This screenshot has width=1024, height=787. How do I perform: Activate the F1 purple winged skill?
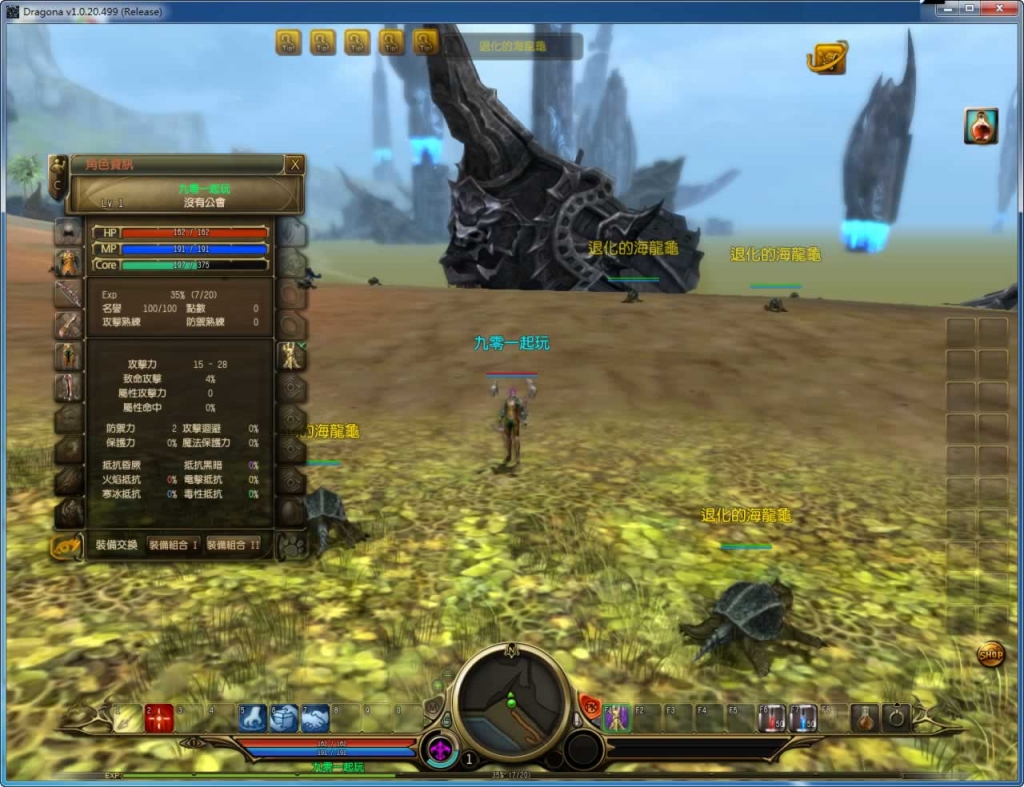(x=617, y=718)
